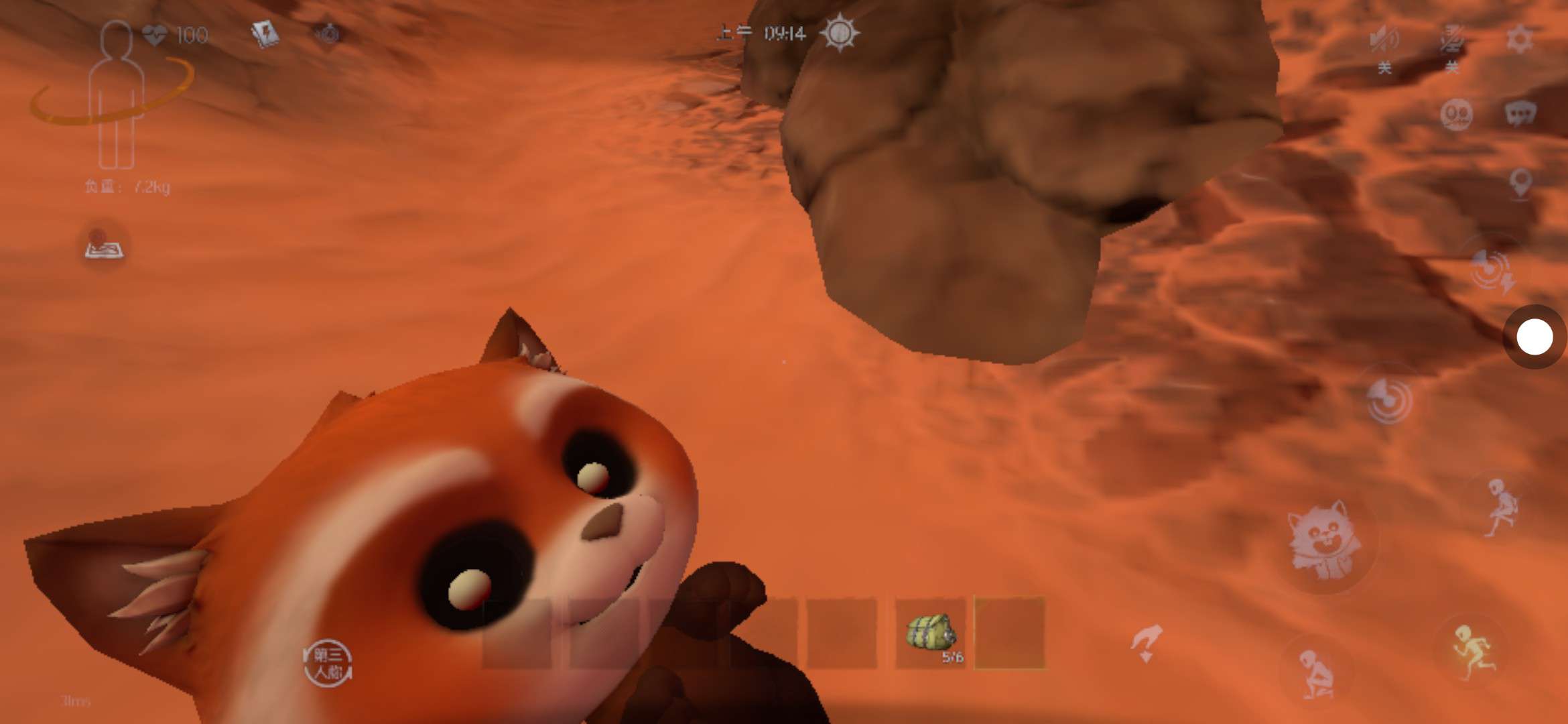Viewport: 1568px width, 724px height.
Task: Tap the jumping figure button
Action: coord(1501,507)
